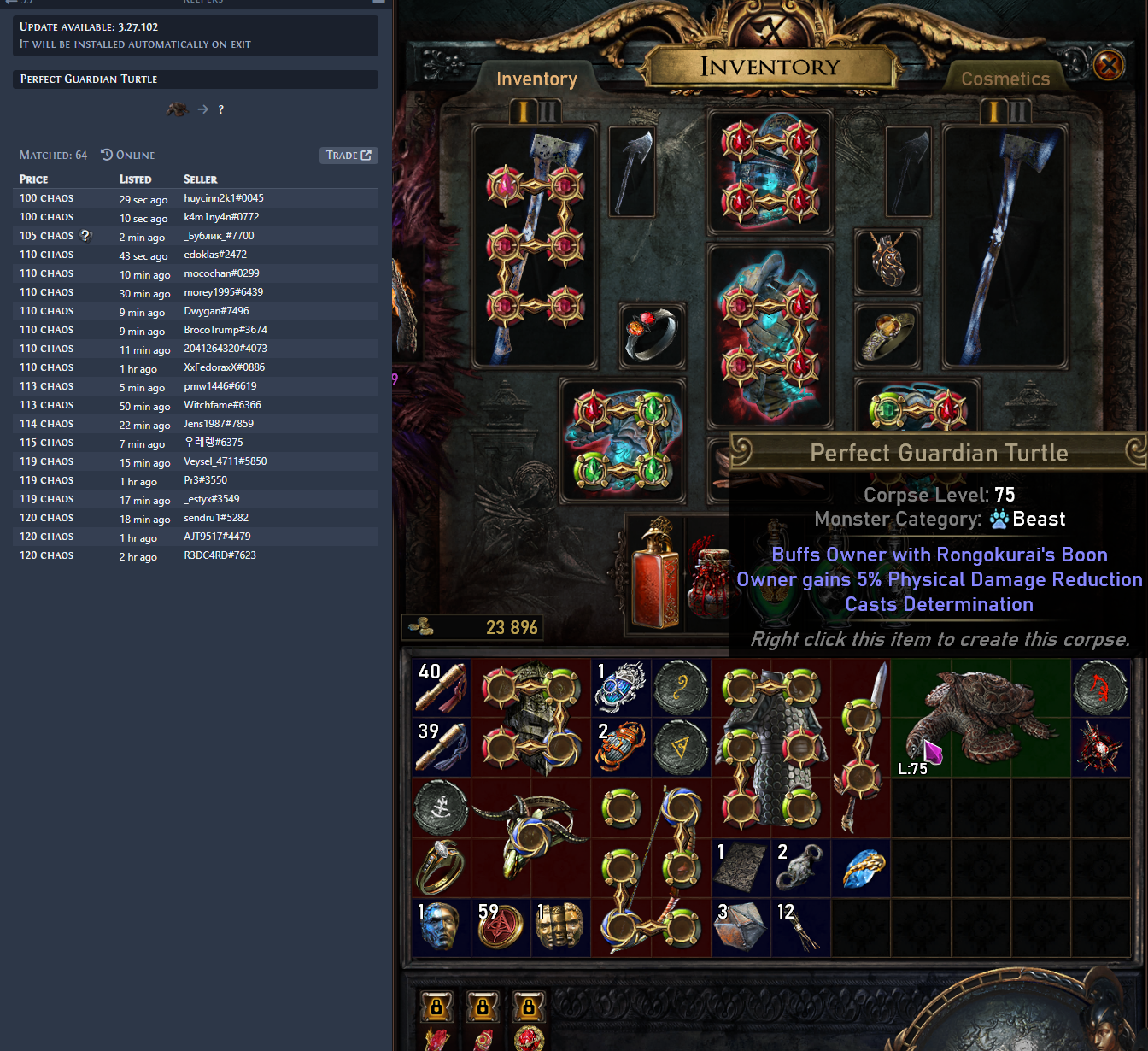Toggle the Online filter in price check
The width and height of the screenshot is (1148, 1051).
[128, 155]
